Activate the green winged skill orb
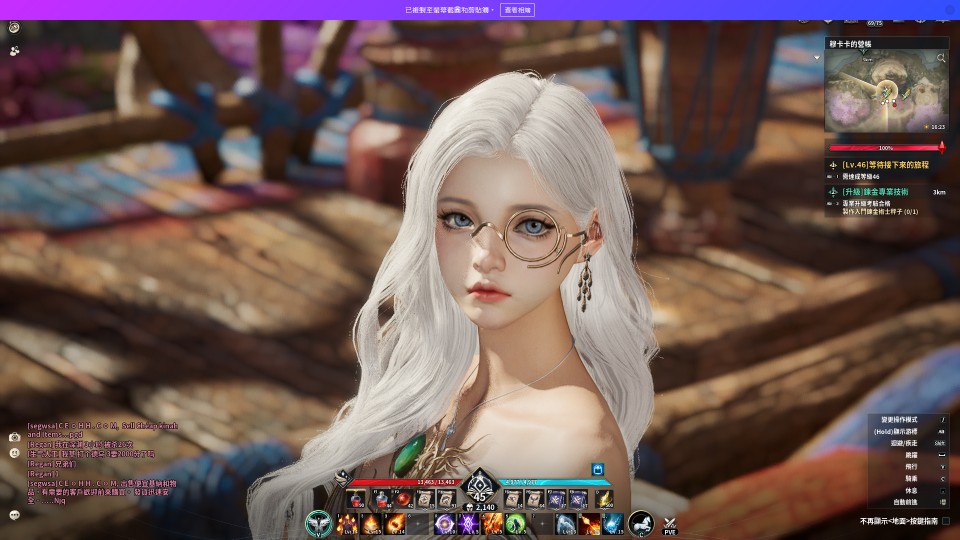This screenshot has width=960, height=540. click(318, 522)
